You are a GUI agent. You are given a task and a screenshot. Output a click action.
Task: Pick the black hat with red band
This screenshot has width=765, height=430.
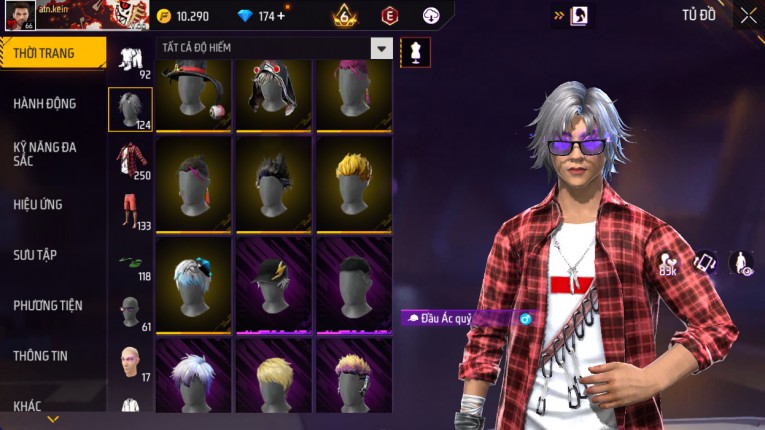[x=194, y=95]
